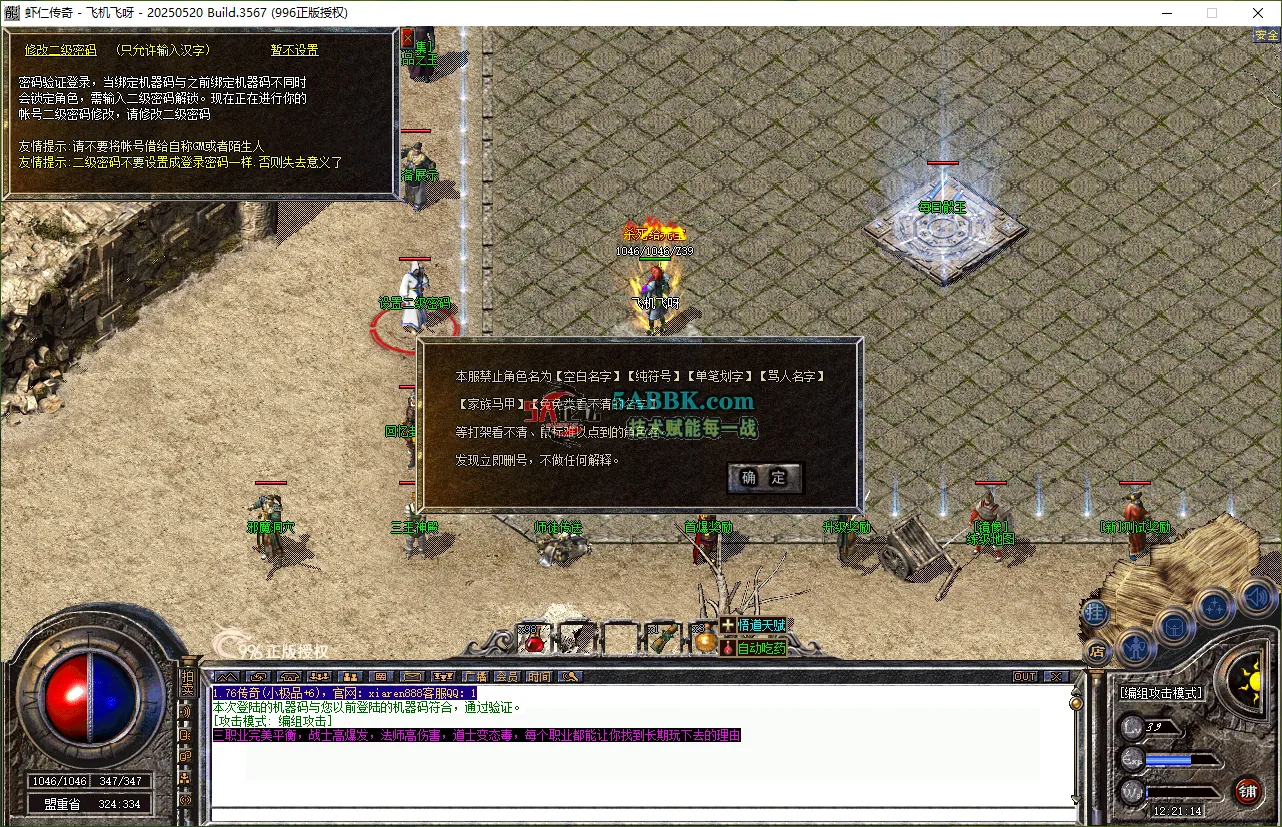Select the sparkles skill icon
This screenshot has width=1282, height=827.
tap(1216, 605)
